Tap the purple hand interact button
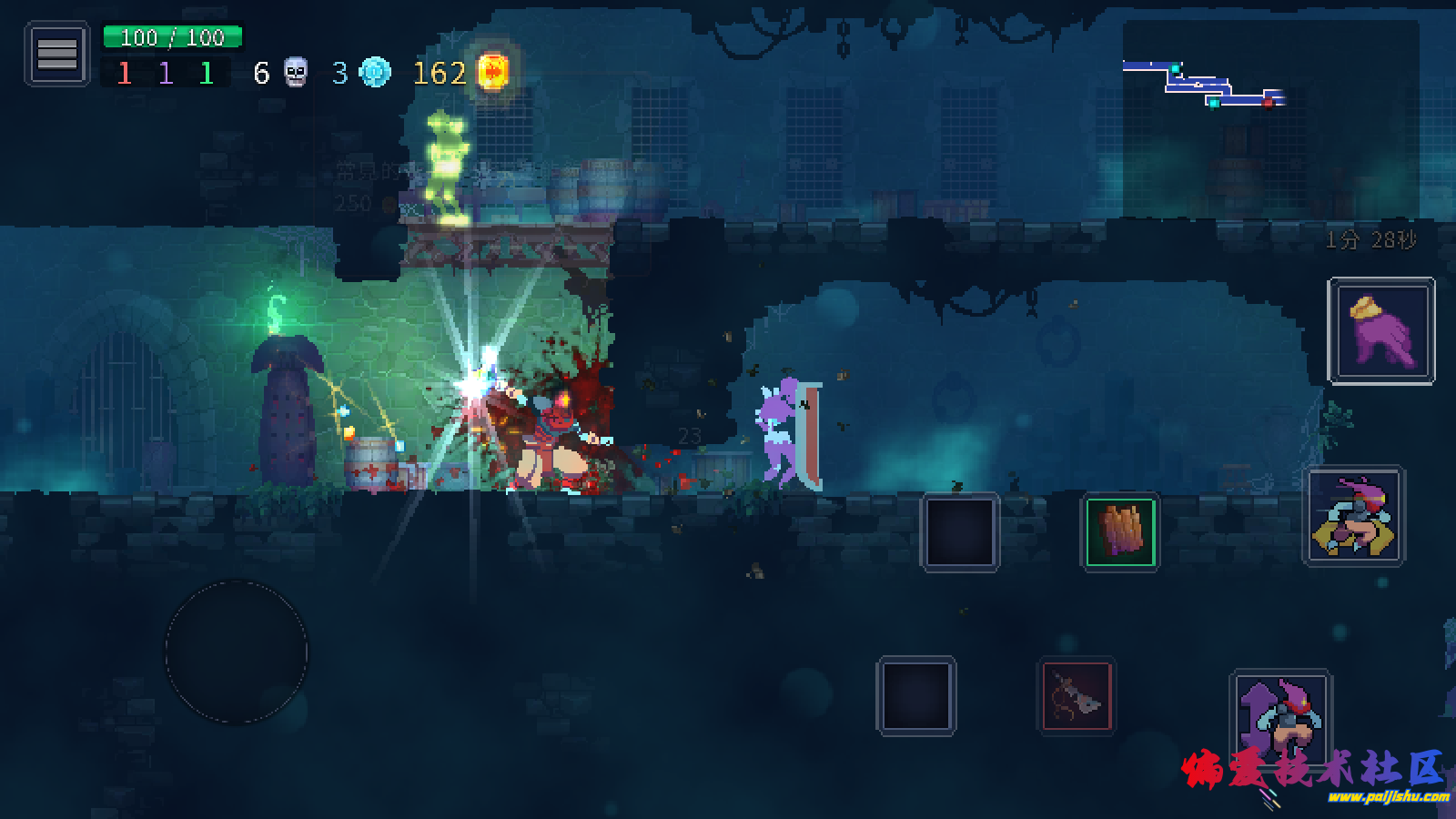This screenshot has width=1456, height=819. point(1381,330)
